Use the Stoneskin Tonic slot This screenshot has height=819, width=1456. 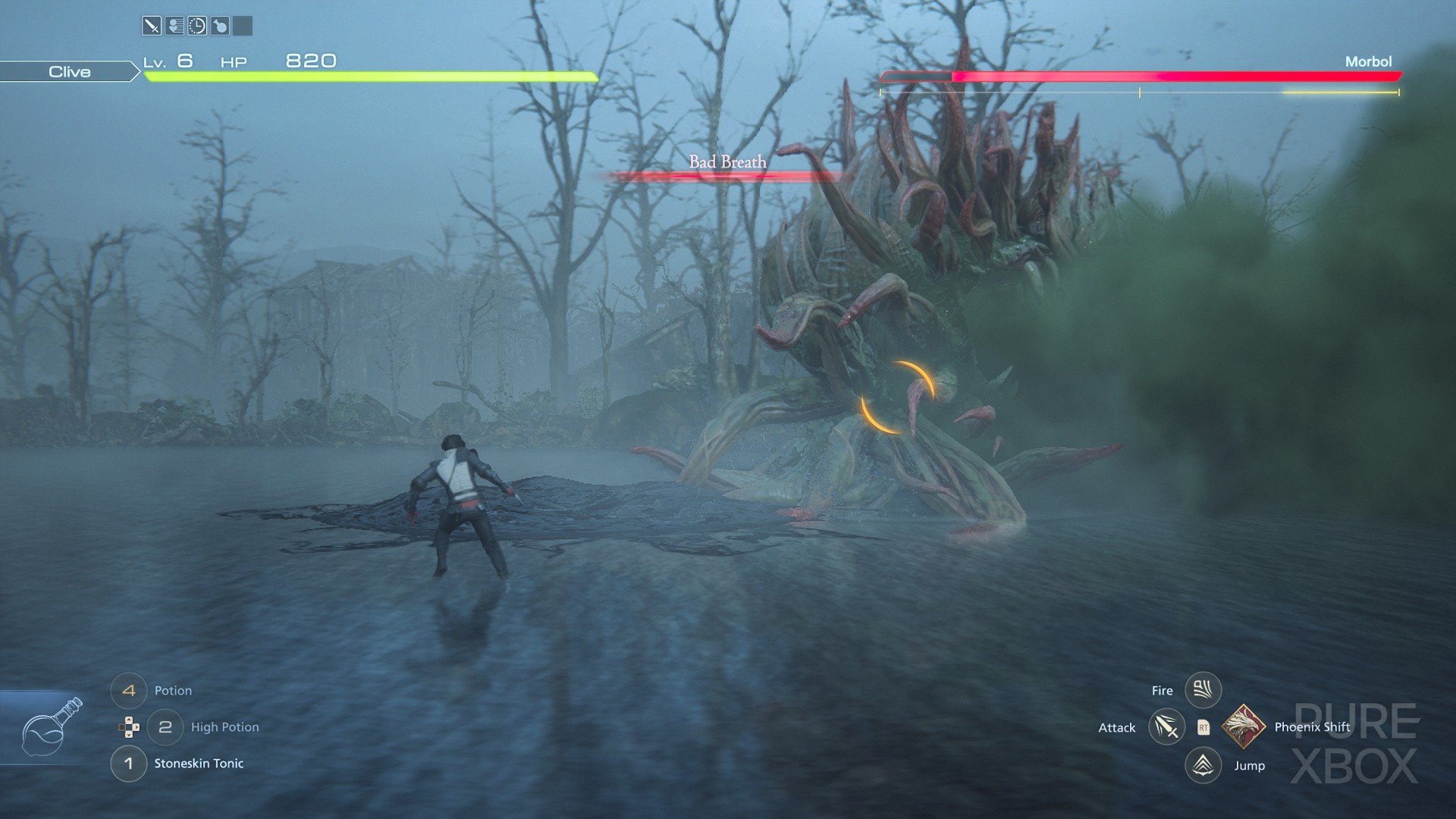tap(129, 764)
